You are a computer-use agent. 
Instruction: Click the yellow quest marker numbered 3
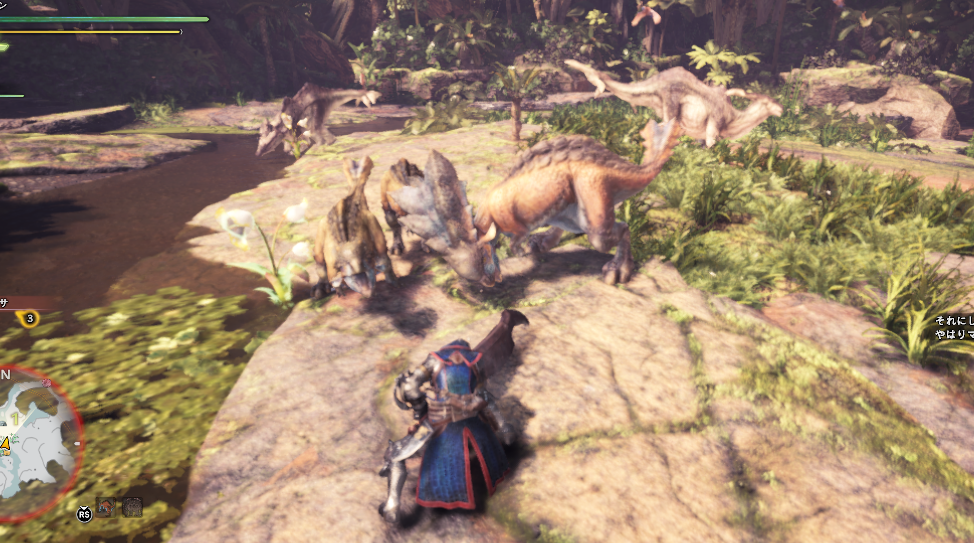[x=29, y=319]
